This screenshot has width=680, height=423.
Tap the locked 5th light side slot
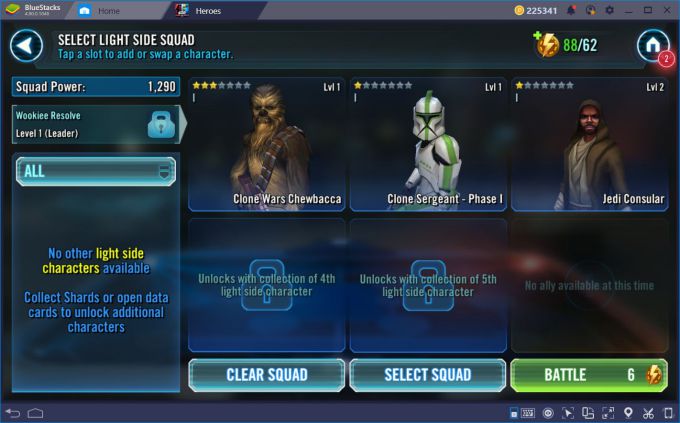coord(428,285)
